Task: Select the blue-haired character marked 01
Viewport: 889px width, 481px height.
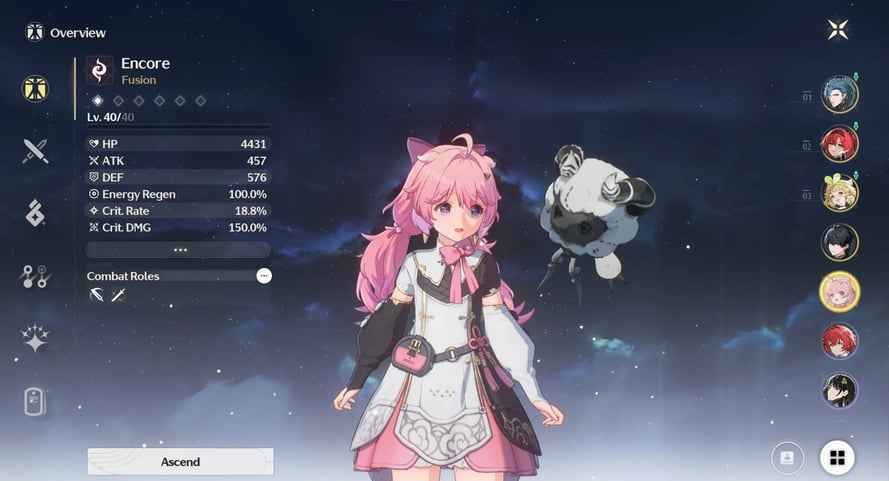Action: (839, 95)
